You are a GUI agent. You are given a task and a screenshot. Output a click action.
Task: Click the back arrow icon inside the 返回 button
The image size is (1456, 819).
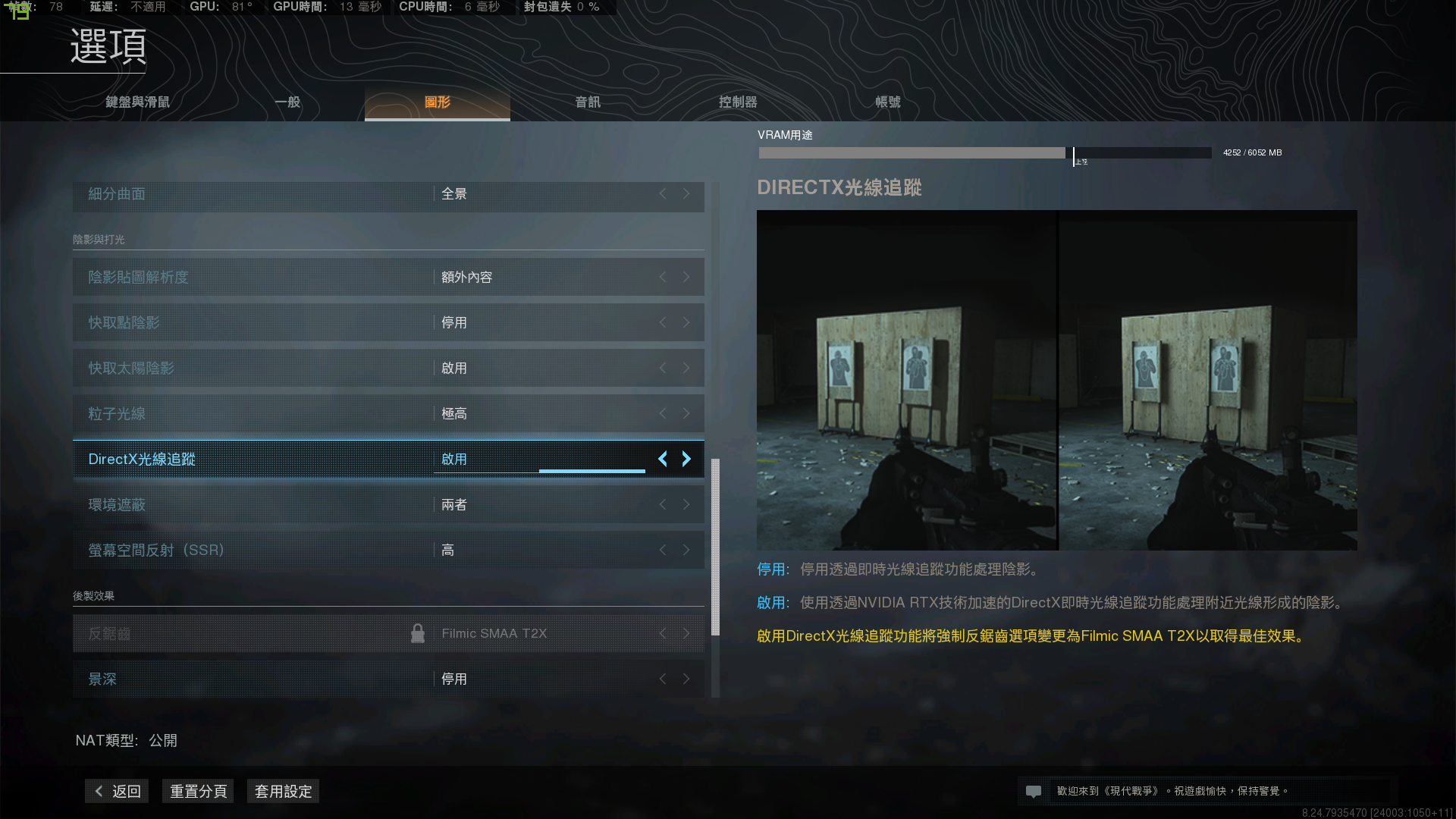(99, 790)
